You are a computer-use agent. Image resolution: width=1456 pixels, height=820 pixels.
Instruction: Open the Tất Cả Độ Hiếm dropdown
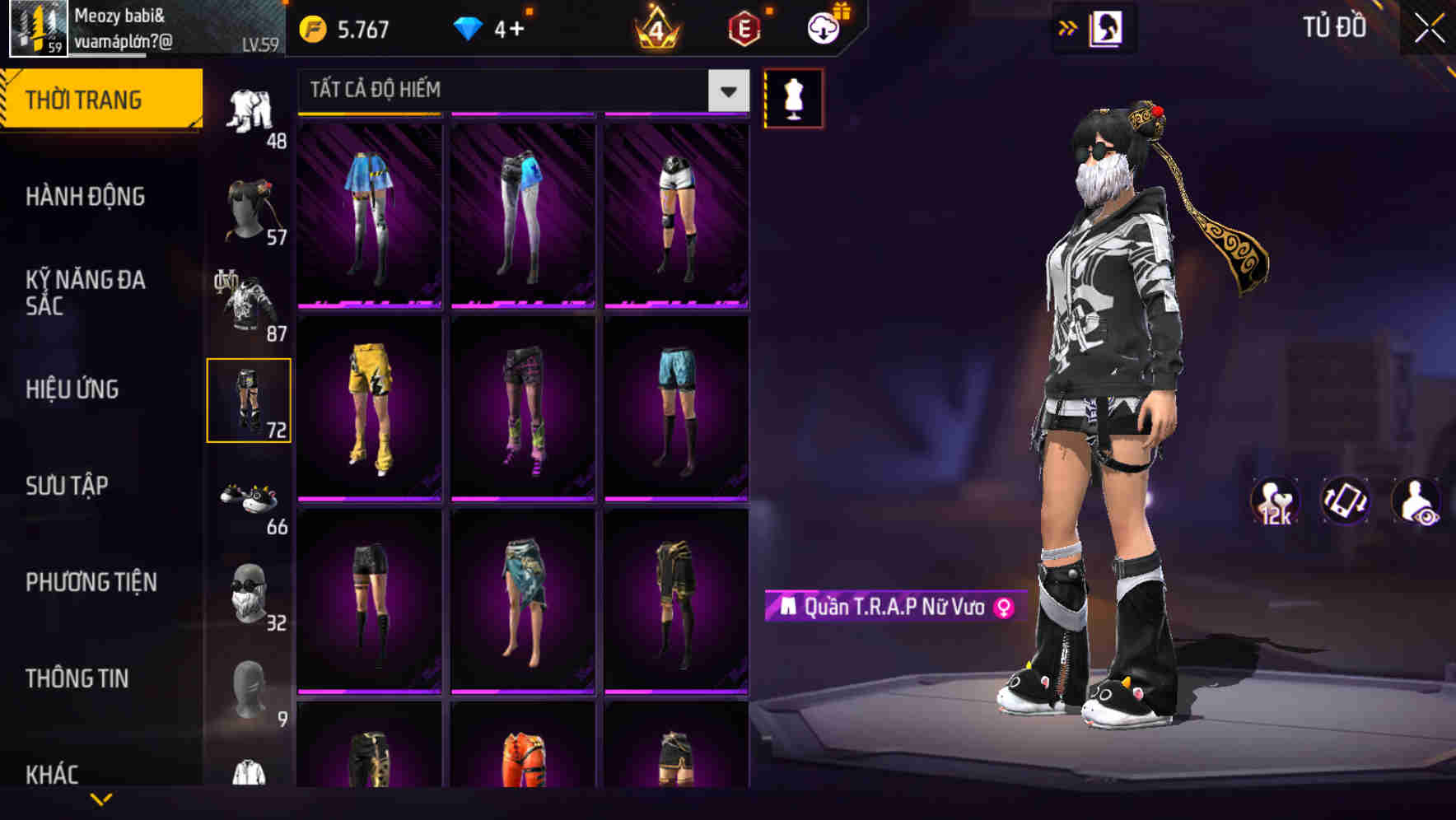[519, 89]
